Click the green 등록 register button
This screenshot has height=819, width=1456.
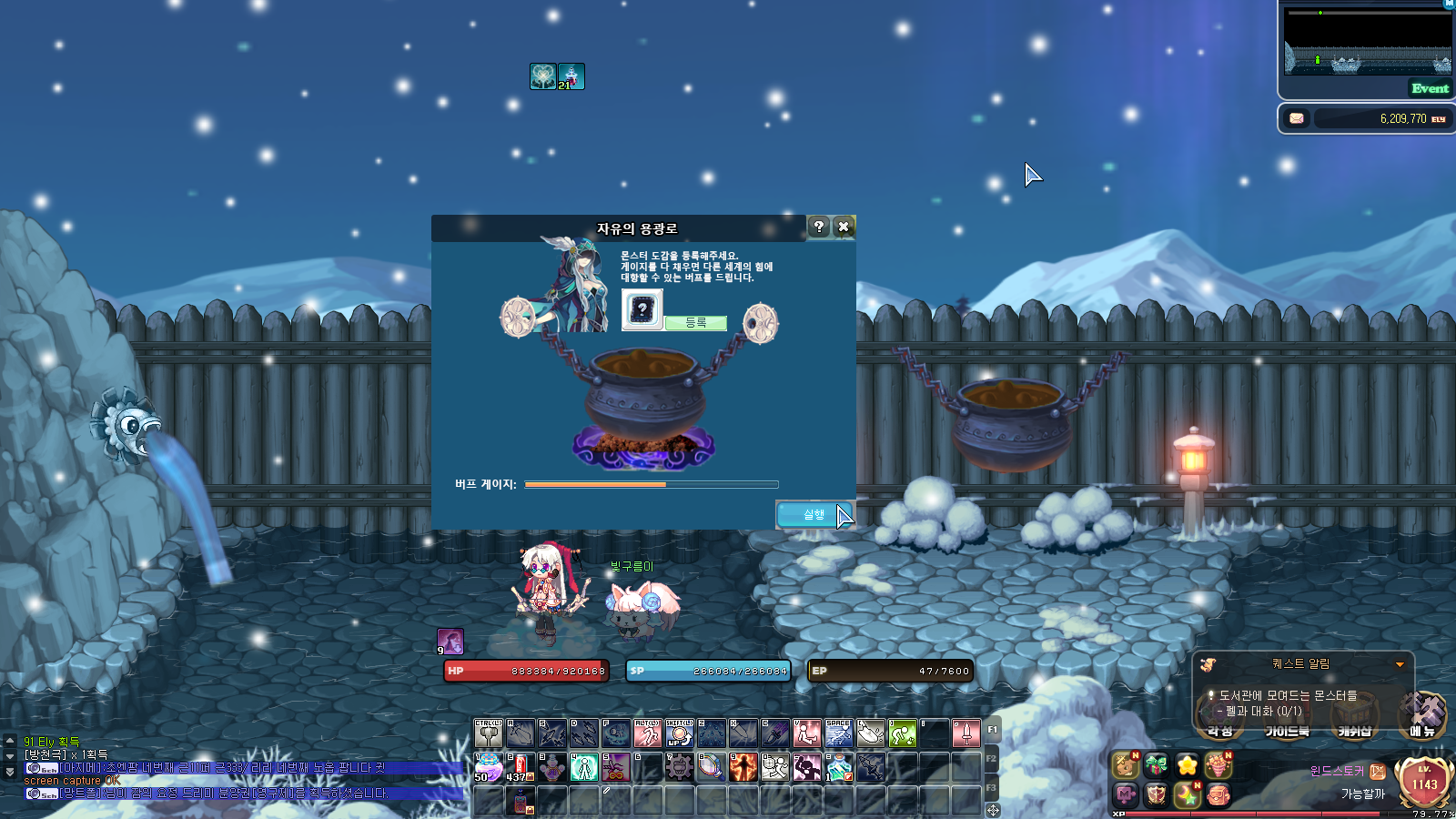click(695, 323)
